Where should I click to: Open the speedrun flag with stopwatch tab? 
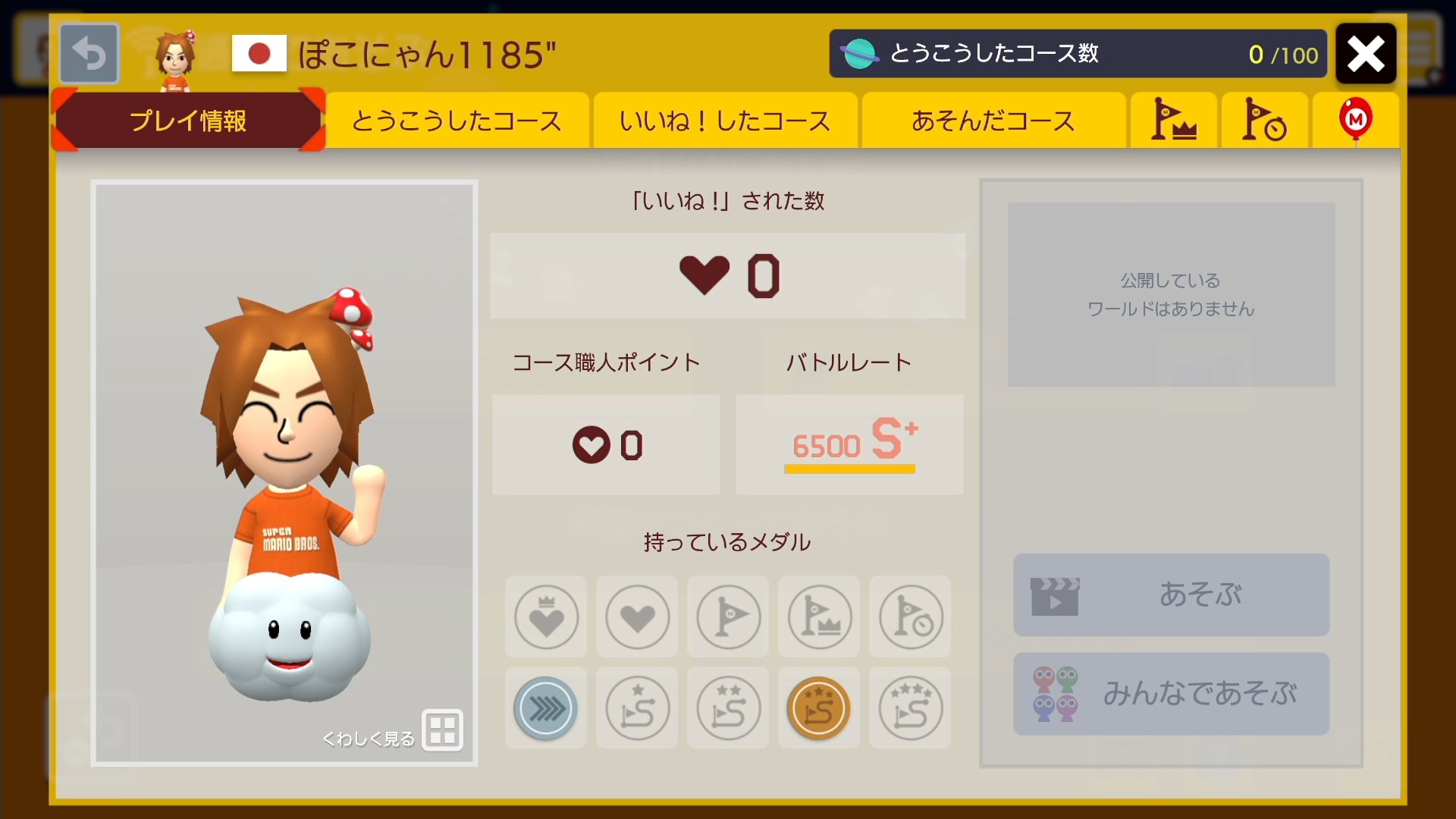1264,120
